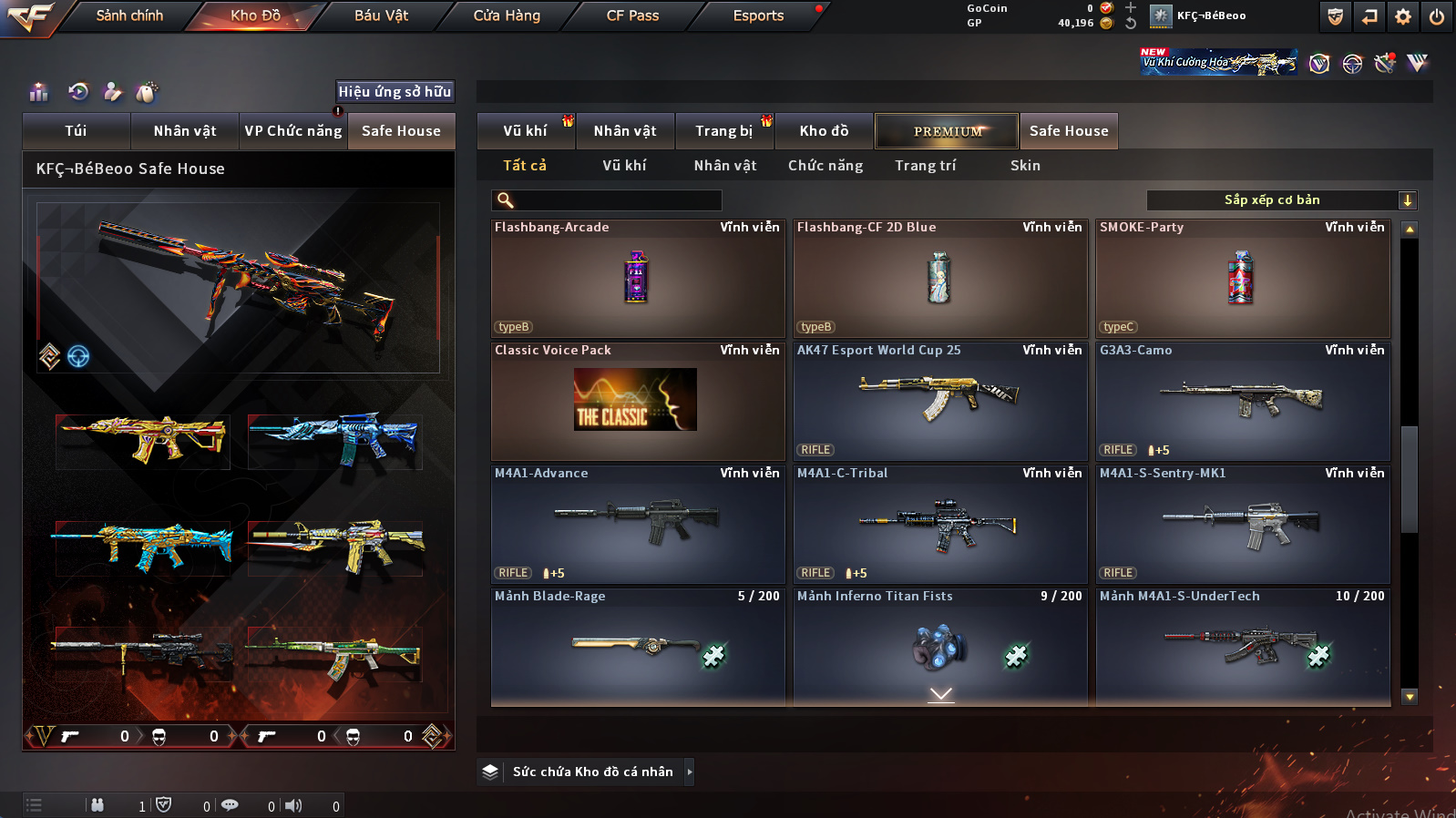
Task: Select the Classic Voice Pack item
Action: coord(638,402)
